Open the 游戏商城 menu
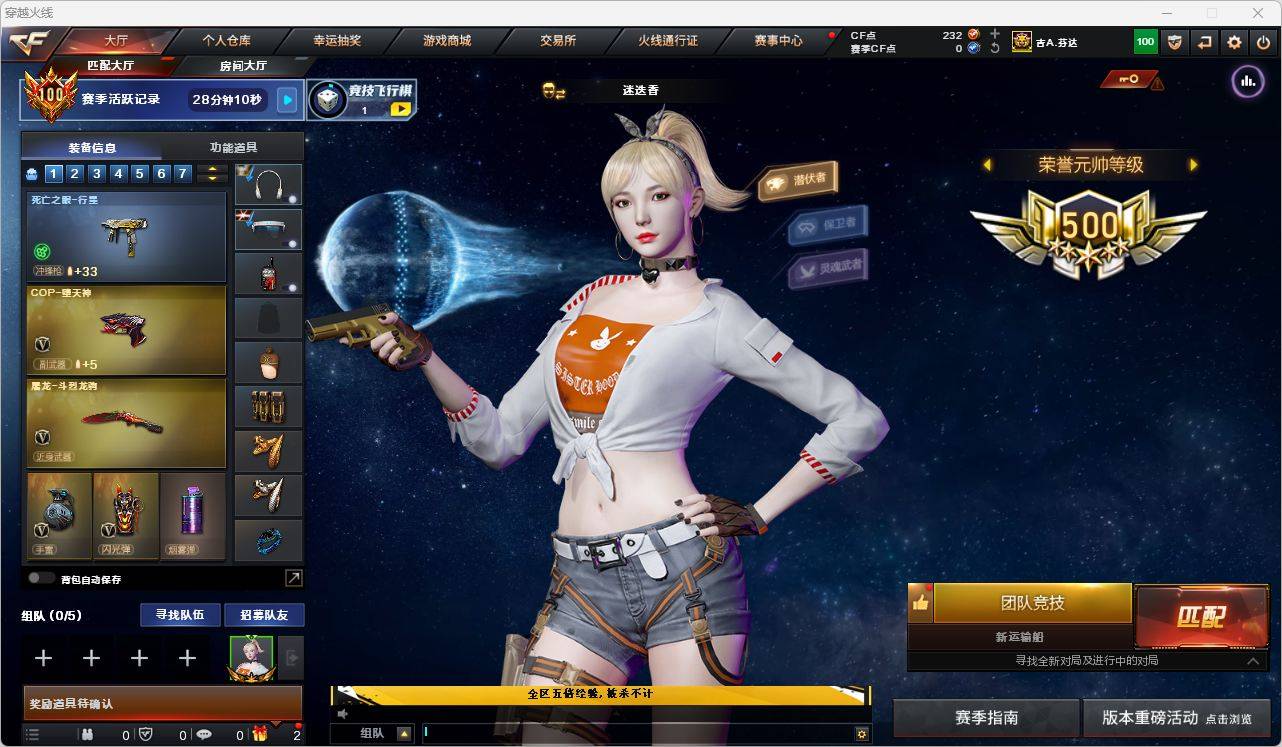The height and width of the screenshot is (747, 1282). [x=447, y=41]
